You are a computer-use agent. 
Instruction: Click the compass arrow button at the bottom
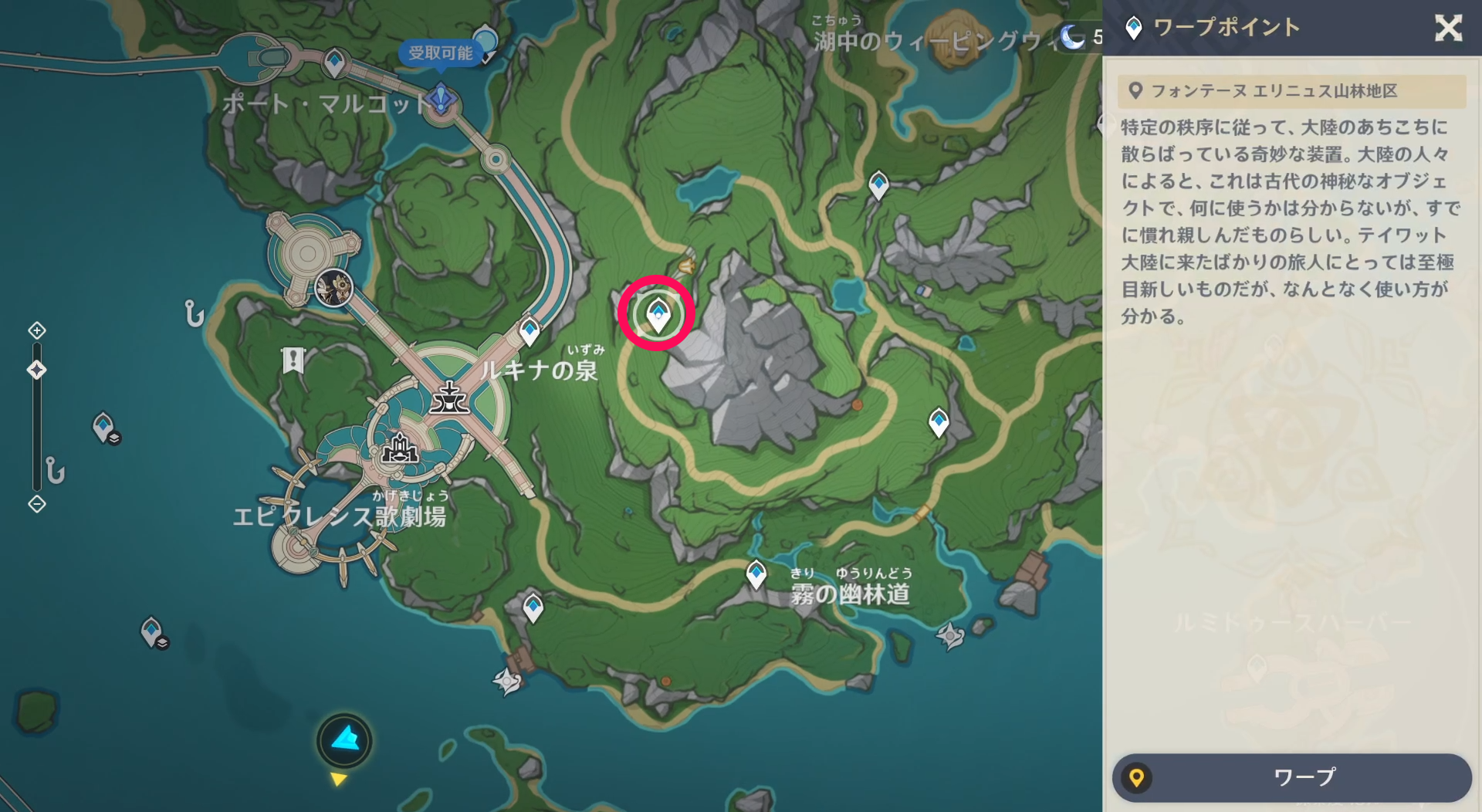(345, 740)
